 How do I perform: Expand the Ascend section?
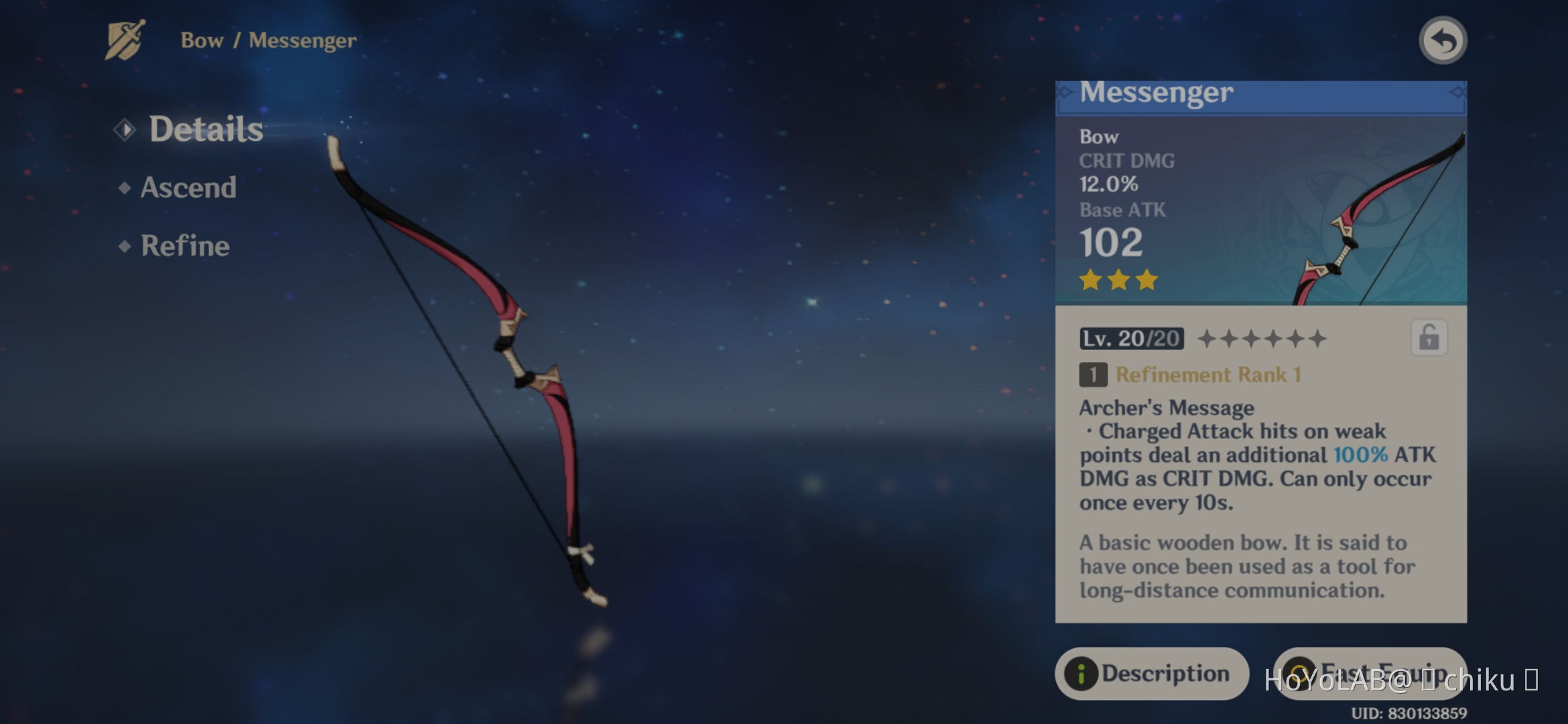(x=188, y=188)
